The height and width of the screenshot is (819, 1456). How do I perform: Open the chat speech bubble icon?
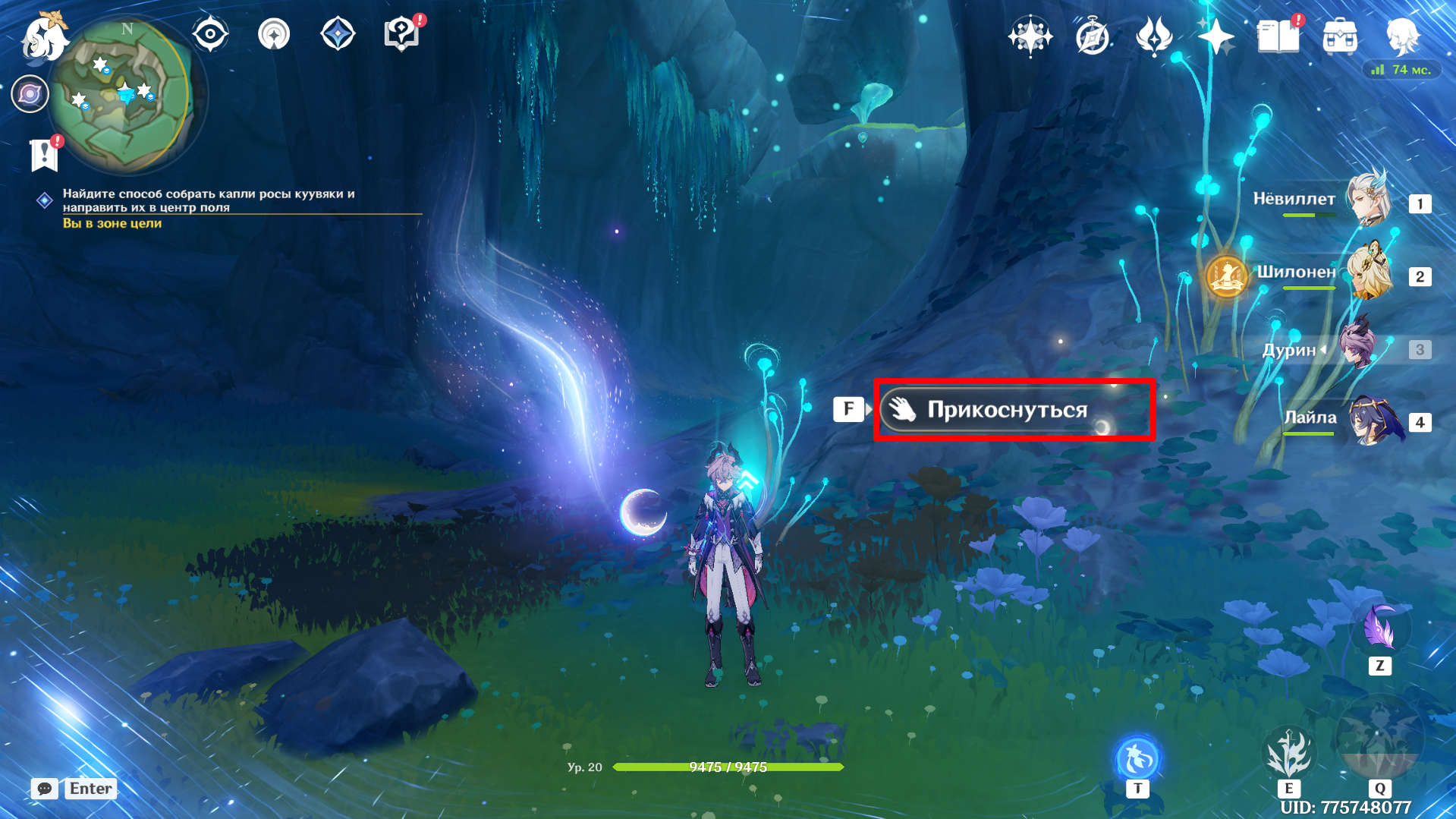[x=45, y=789]
